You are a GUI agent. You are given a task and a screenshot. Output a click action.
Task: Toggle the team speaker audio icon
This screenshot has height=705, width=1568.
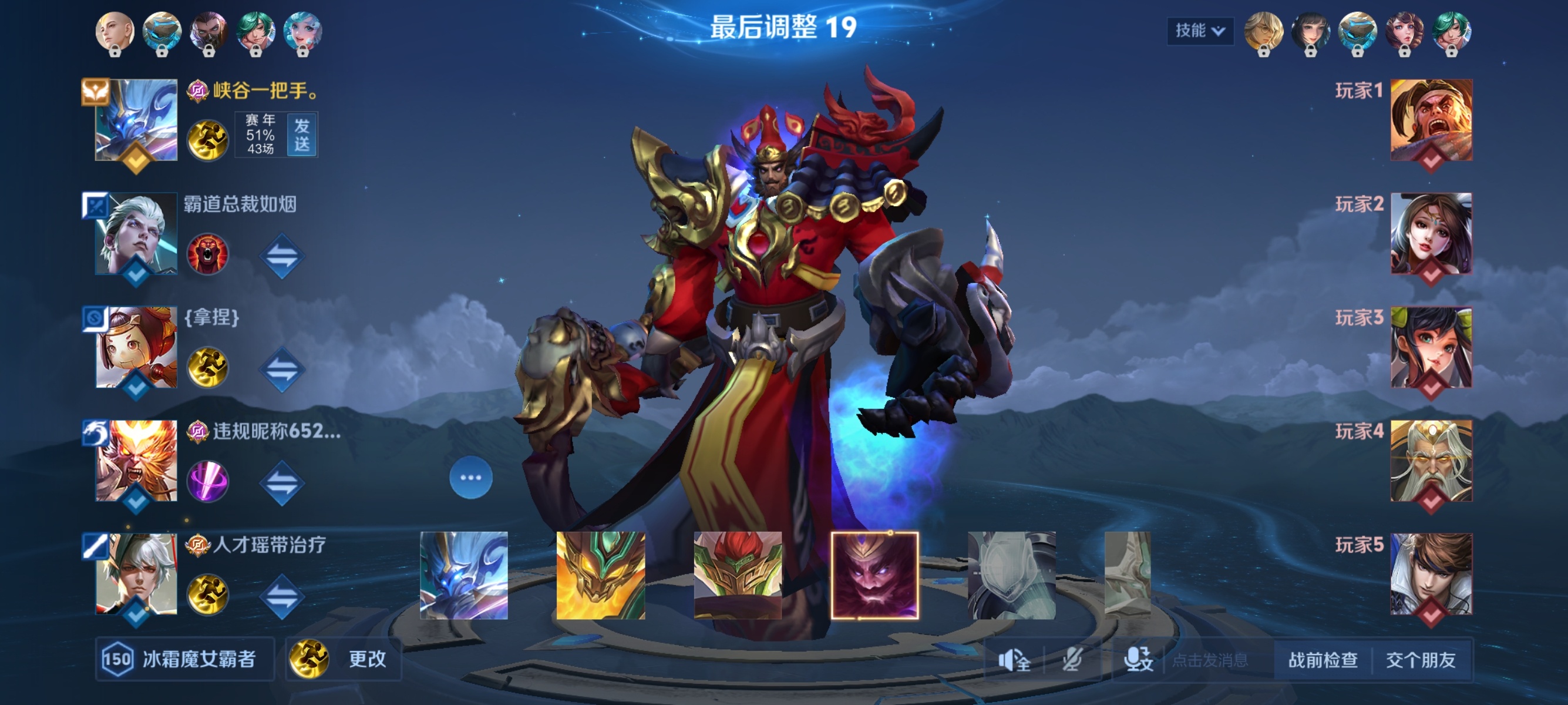pyautogui.click(x=1014, y=660)
